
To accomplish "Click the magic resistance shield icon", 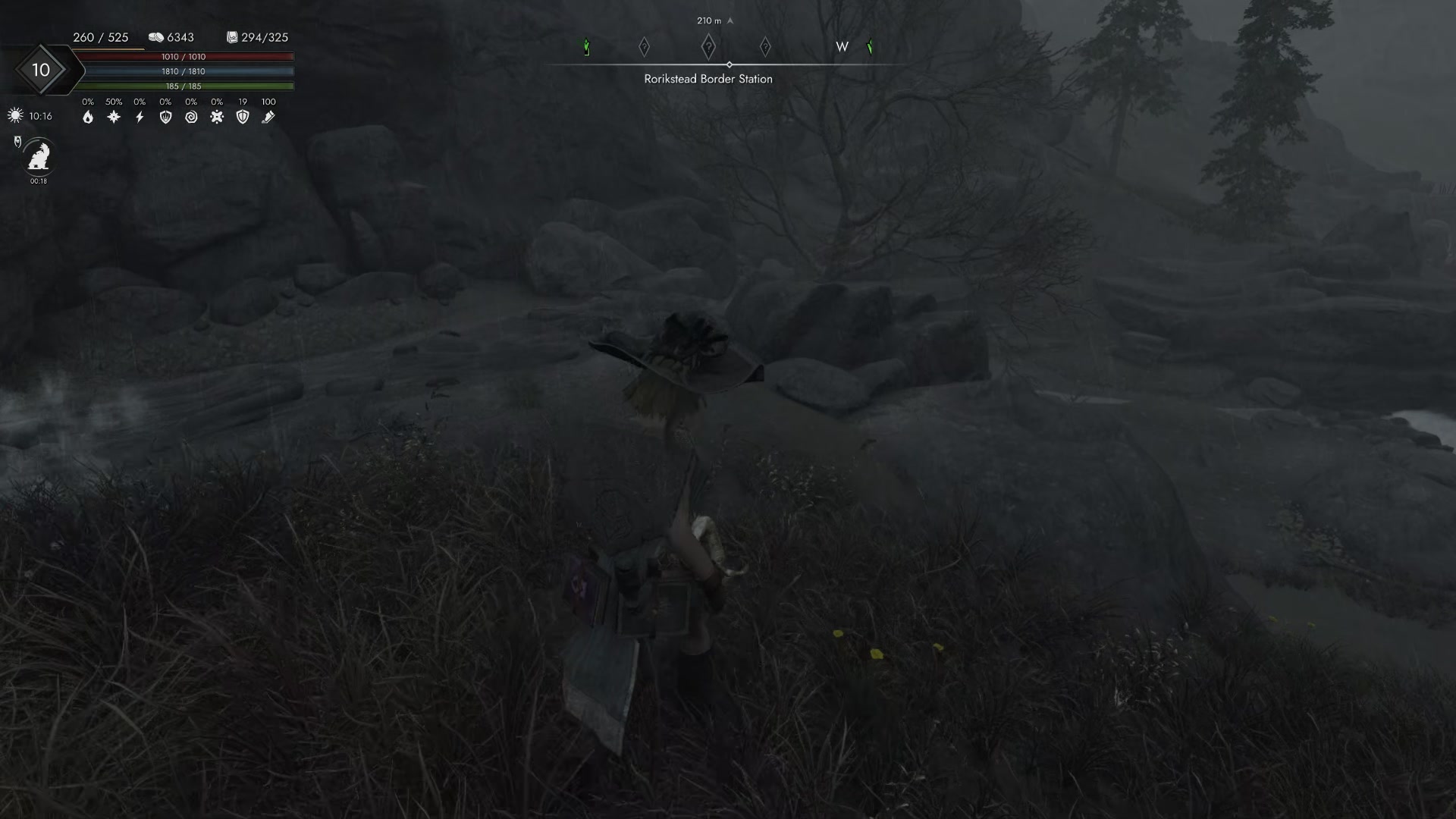I will [x=165, y=117].
